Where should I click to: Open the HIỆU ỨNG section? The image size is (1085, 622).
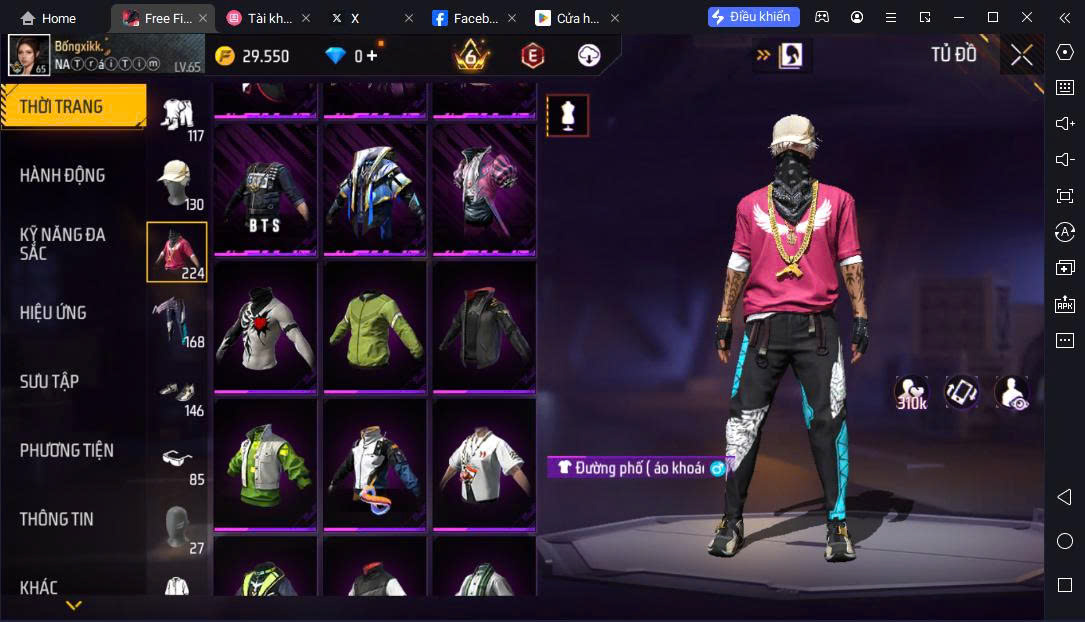53,313
